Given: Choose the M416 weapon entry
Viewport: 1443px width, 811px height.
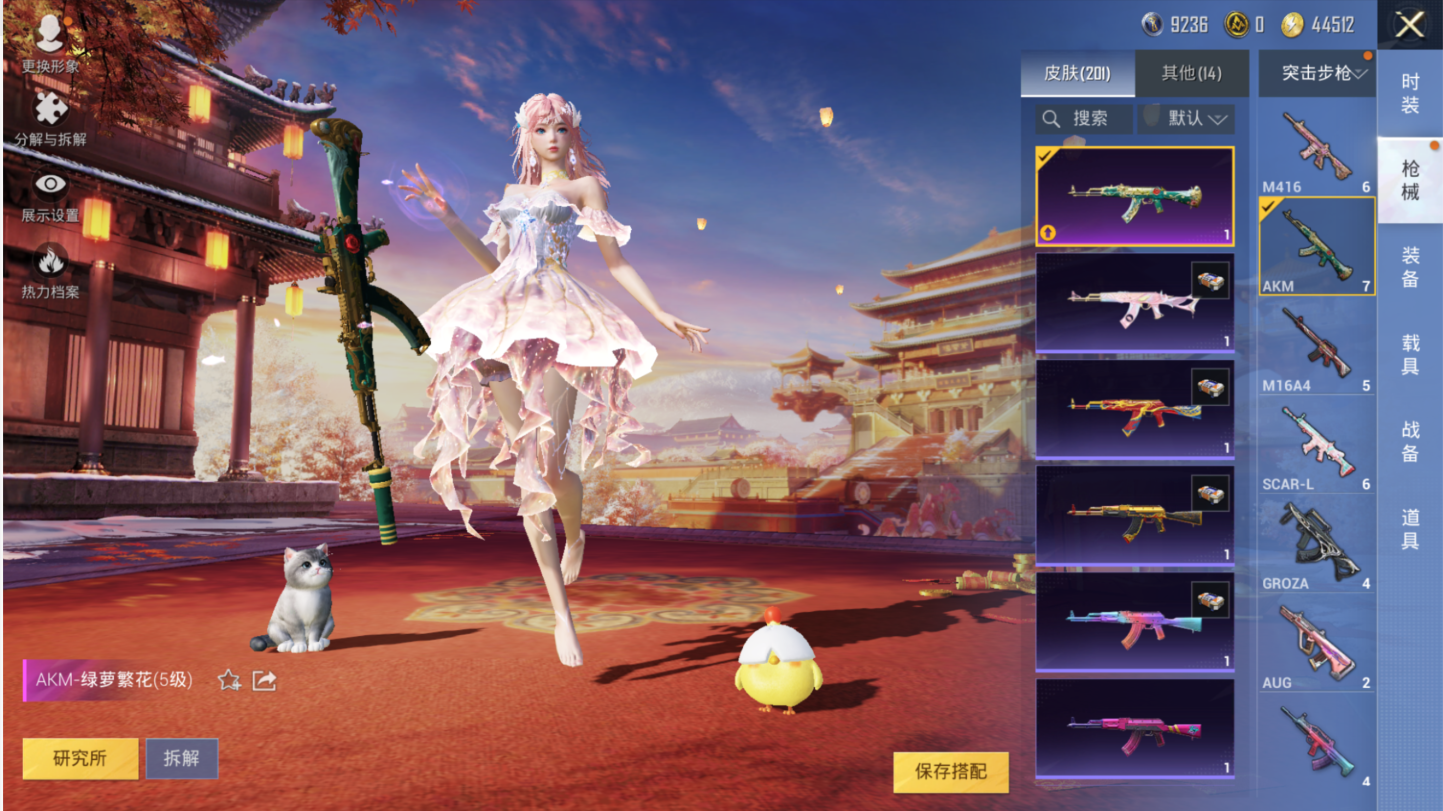Looking at the screenshot, I should click(x=1316, y=150).
